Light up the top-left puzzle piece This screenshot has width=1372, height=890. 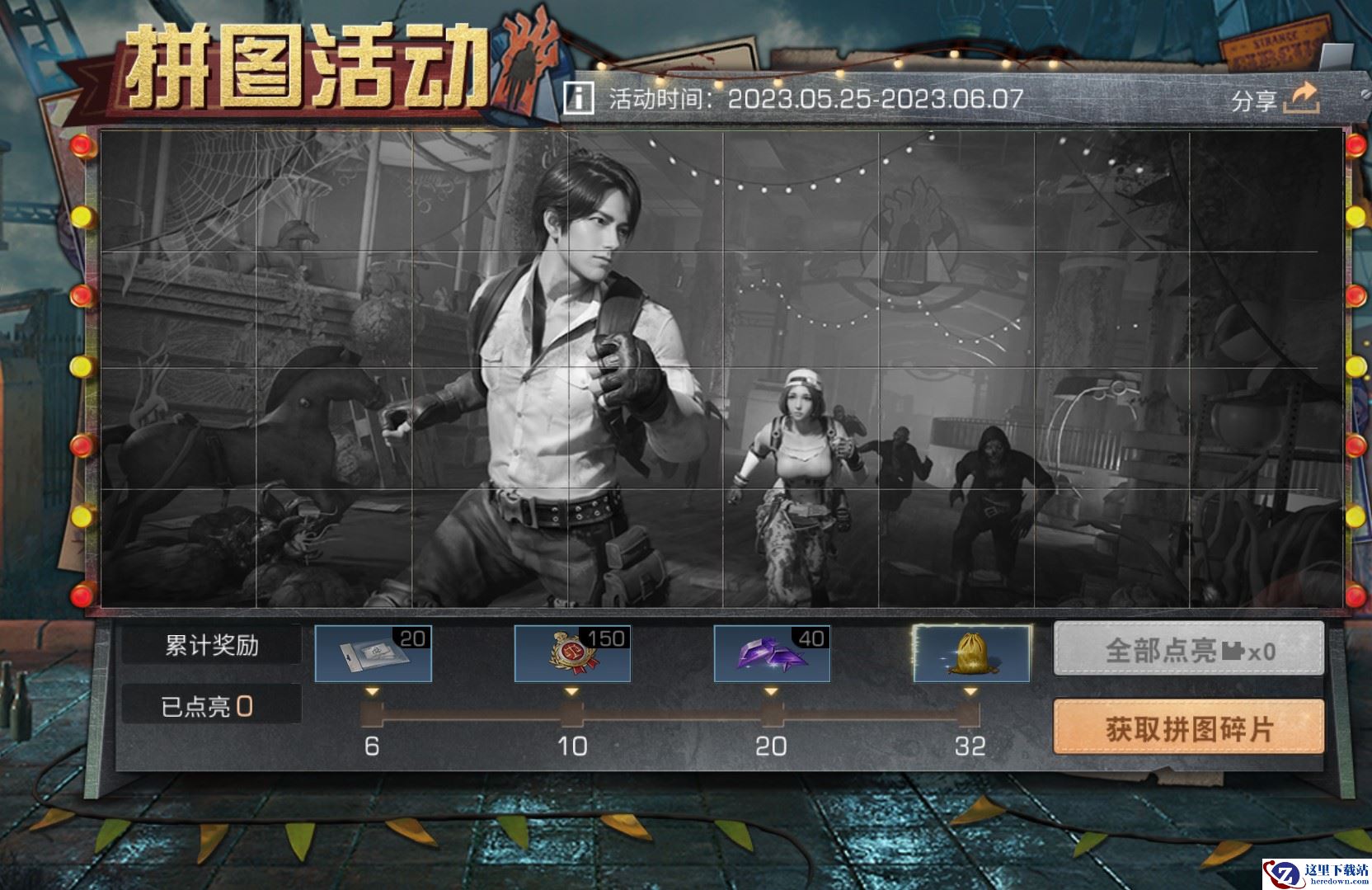tap(176, 190)
